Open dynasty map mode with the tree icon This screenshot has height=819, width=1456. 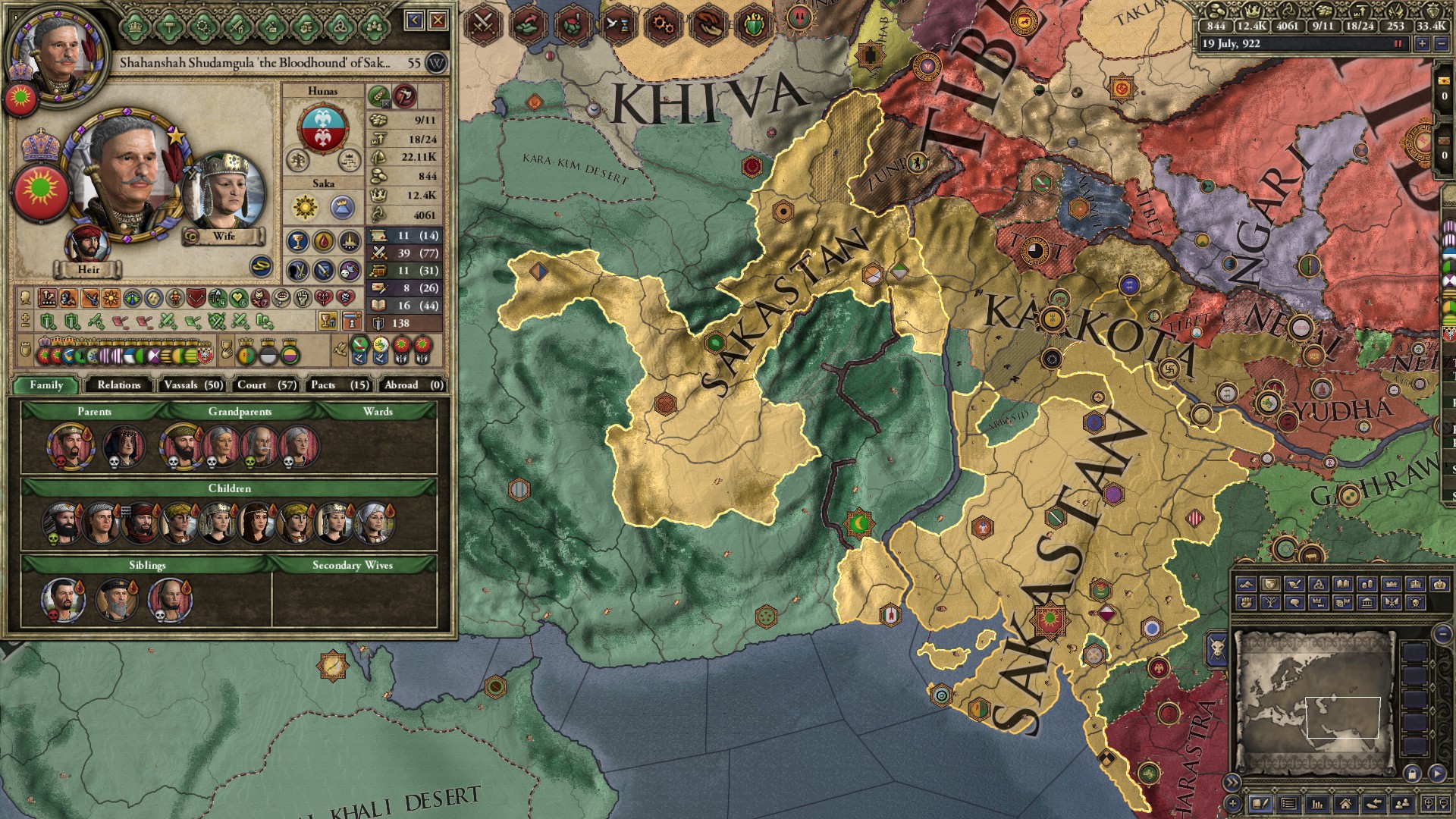point(1272,602)
